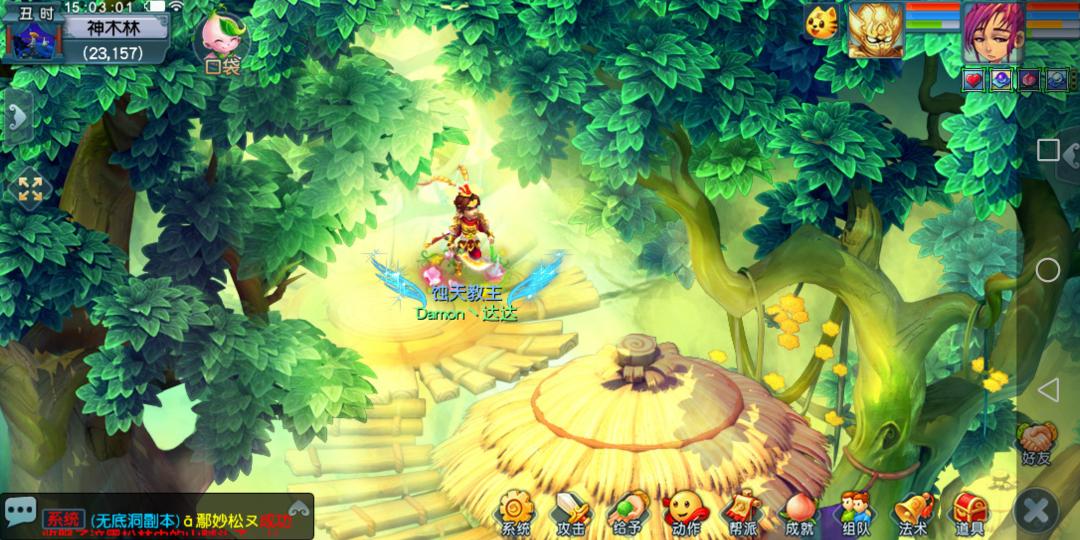Open the 组队 team panel

click(856, 512)
